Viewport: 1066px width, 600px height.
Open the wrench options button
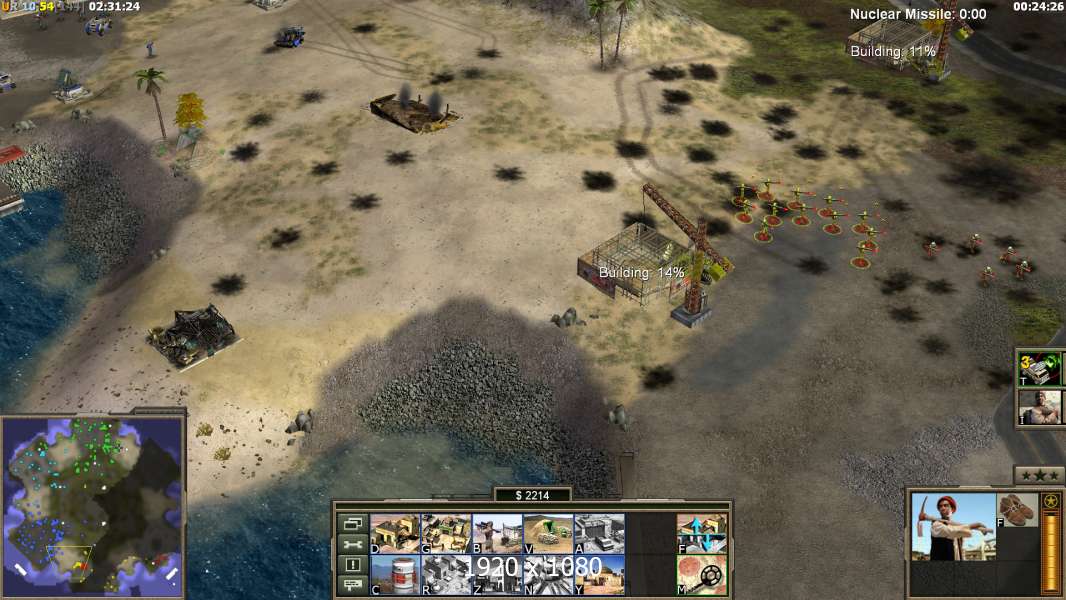352,544
